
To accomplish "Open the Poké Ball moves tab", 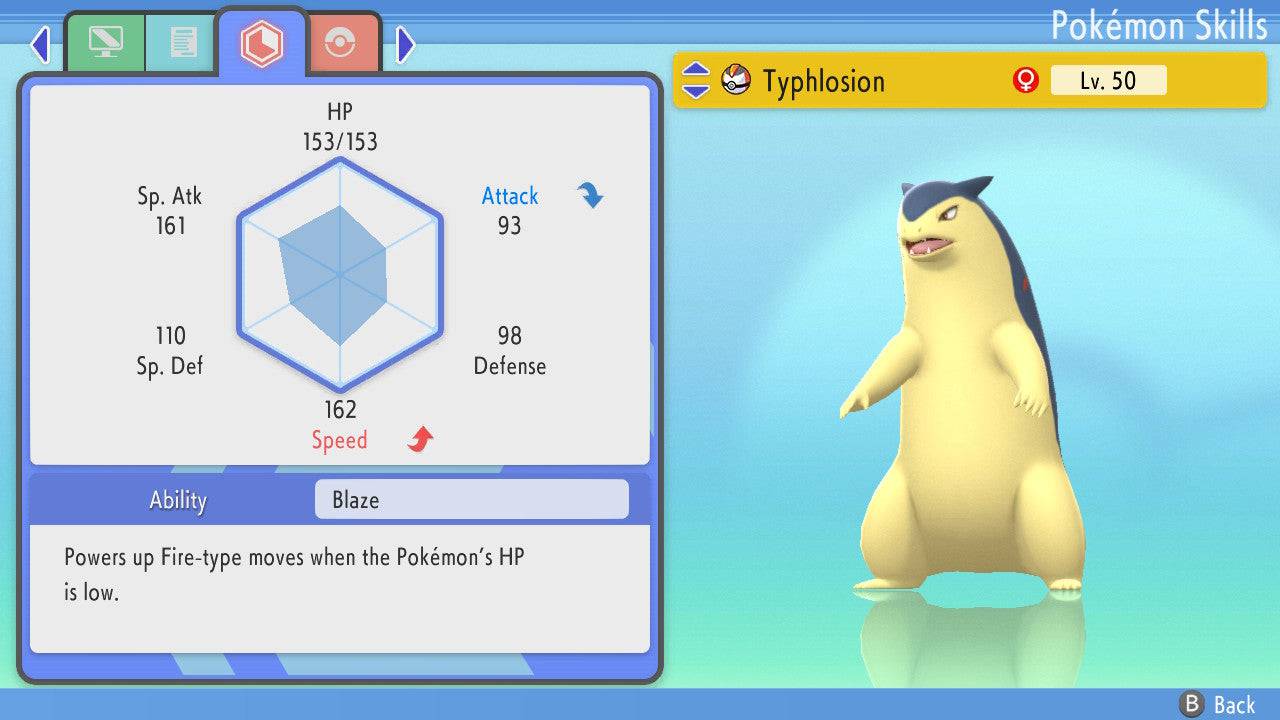I will [340, 43].
